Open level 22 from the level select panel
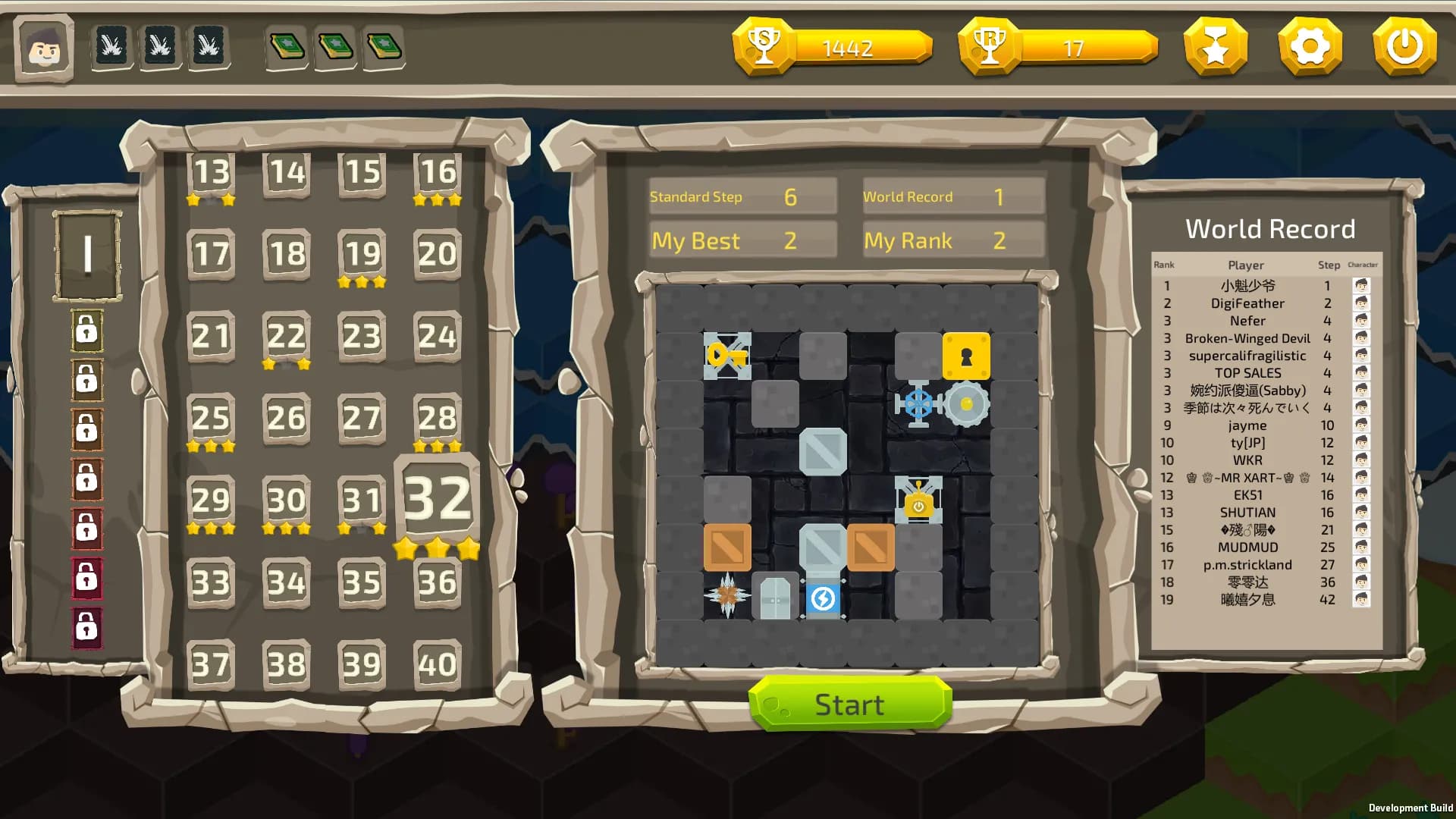Viewport: 1456px width, 819px height. pos(286,336)
